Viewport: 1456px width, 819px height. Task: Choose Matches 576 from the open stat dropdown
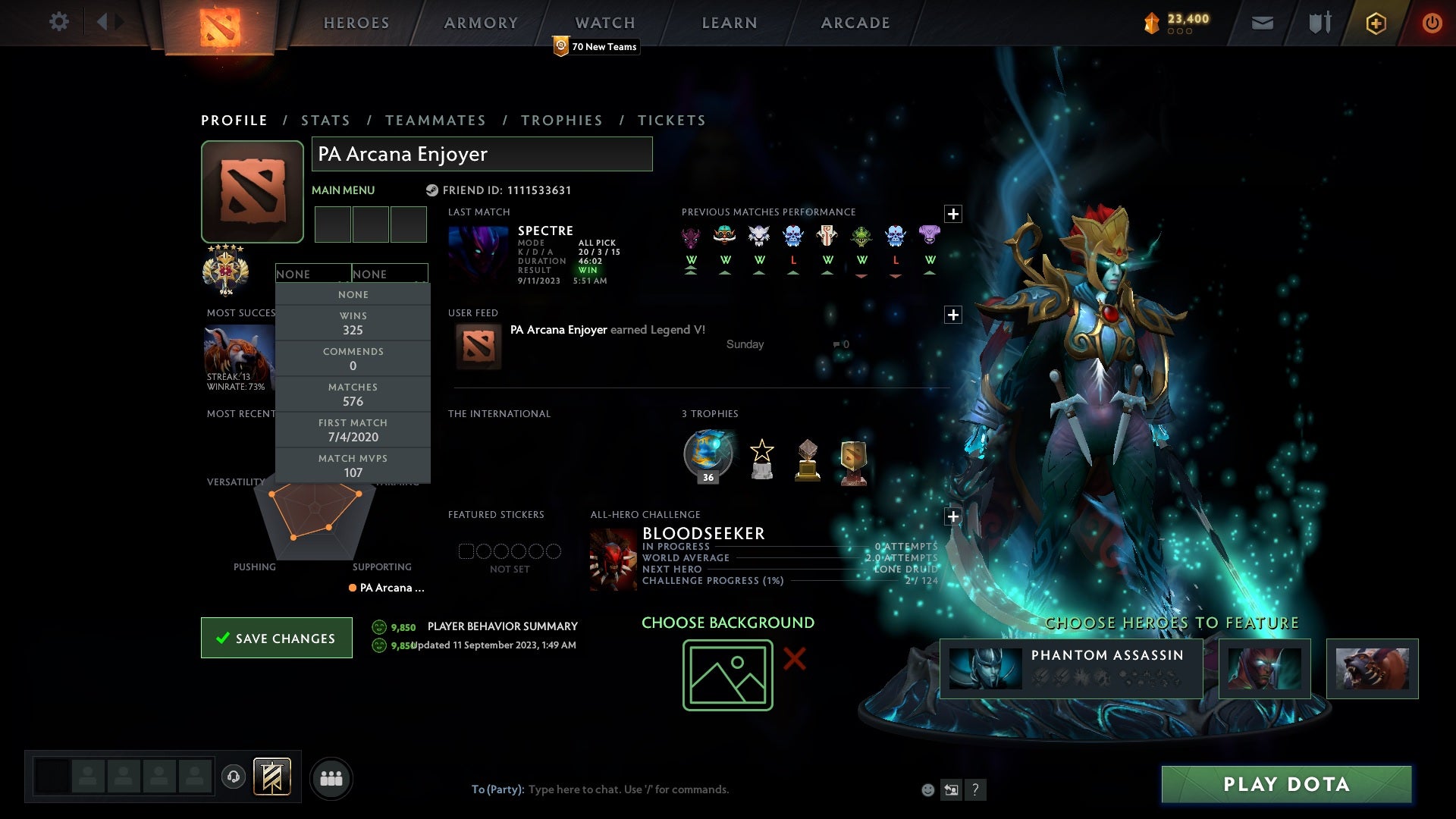(353, 394)
